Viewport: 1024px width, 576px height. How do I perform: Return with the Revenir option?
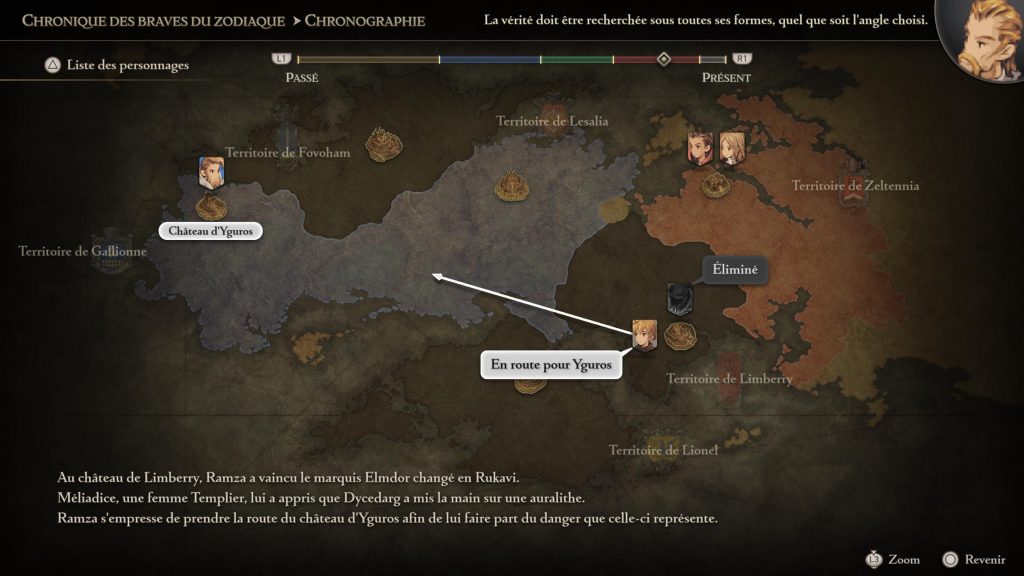point(968,559)
